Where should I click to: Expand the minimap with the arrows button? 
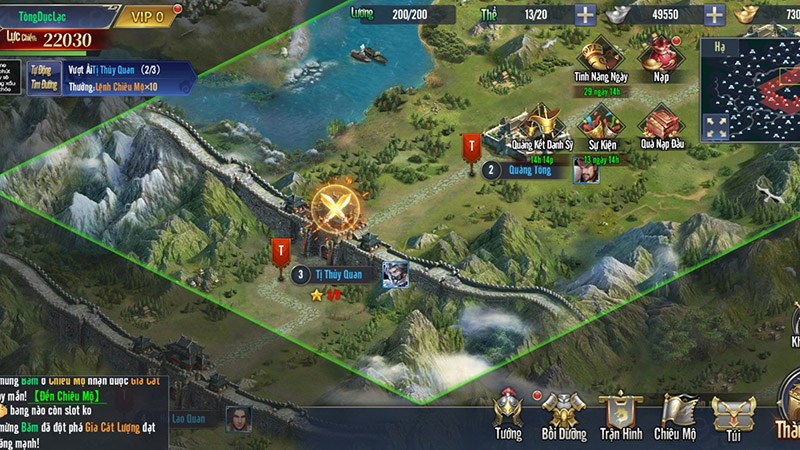tap(716, 127)
